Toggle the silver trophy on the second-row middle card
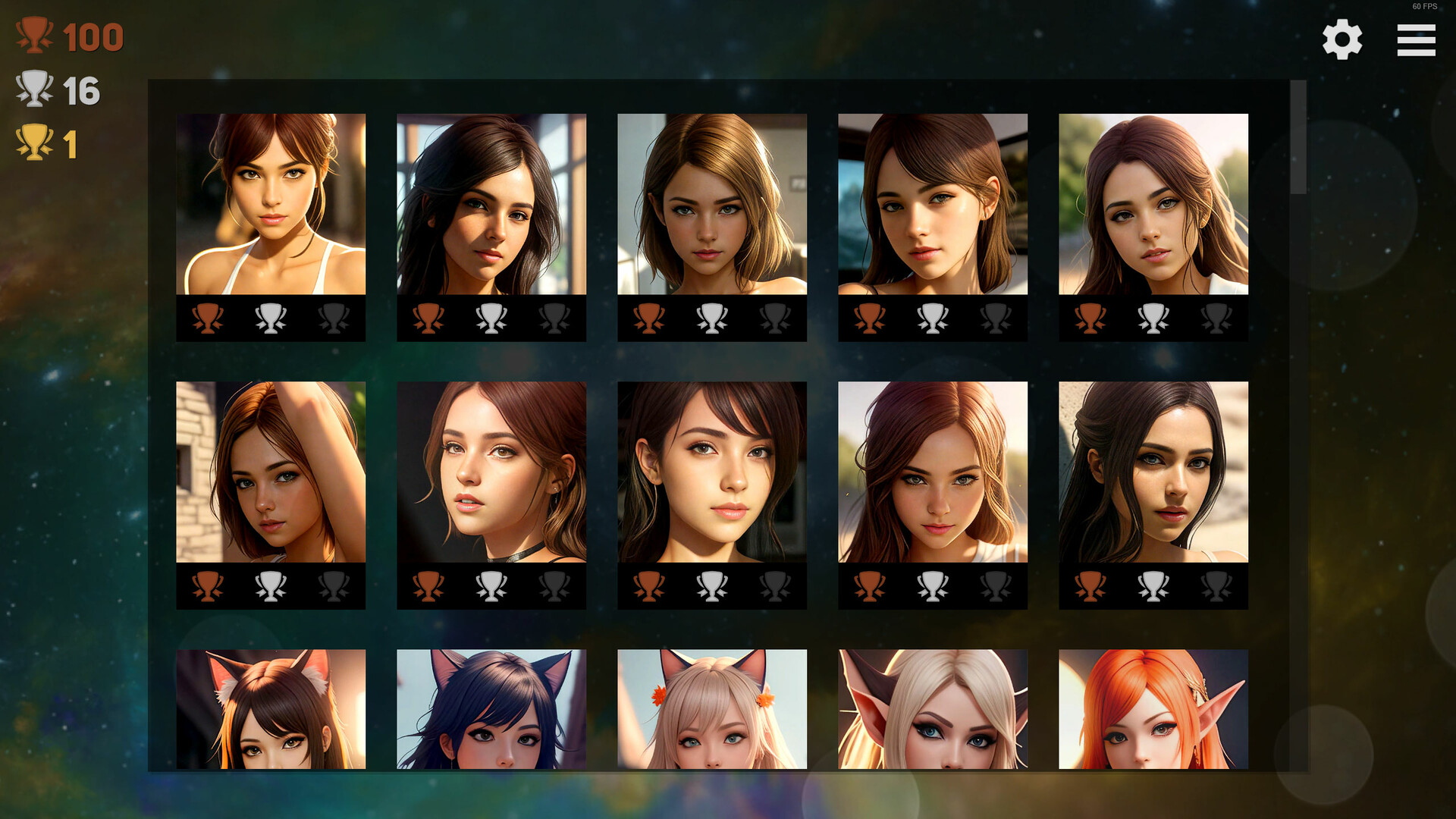1456x819 pixels. coord(713,584)
